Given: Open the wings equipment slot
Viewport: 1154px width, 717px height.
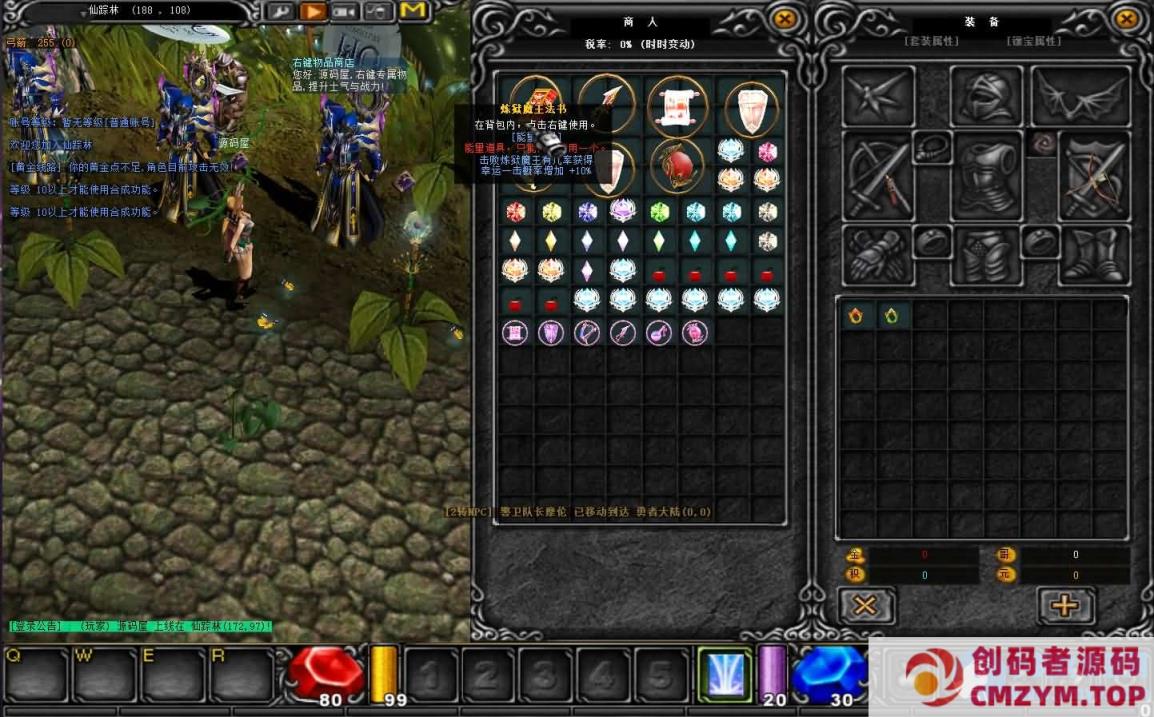Looking at the screenshot, I should point(1080,96).
